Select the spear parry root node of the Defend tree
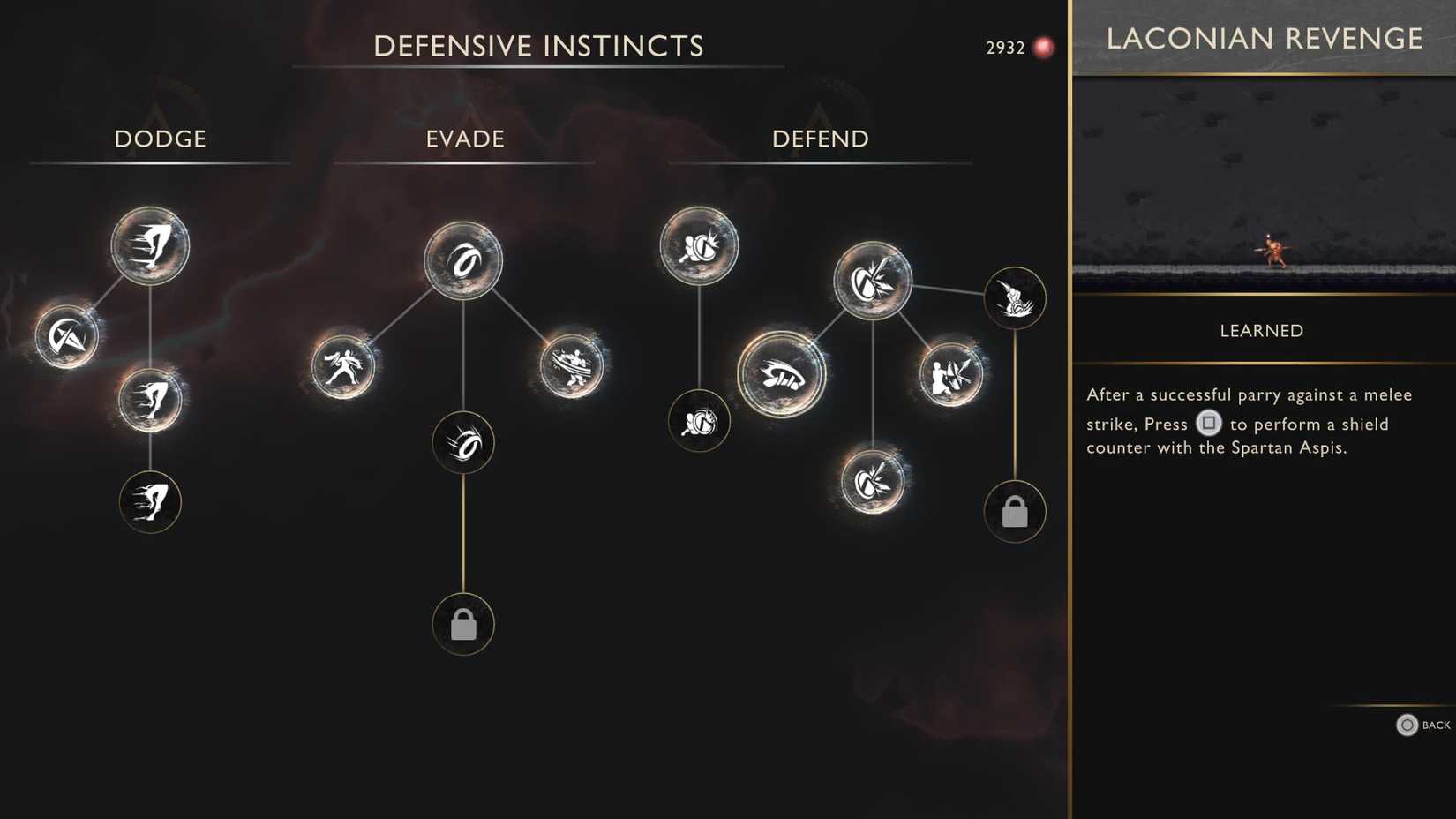This screenshot has height=819, width=1456. (874, 281)
